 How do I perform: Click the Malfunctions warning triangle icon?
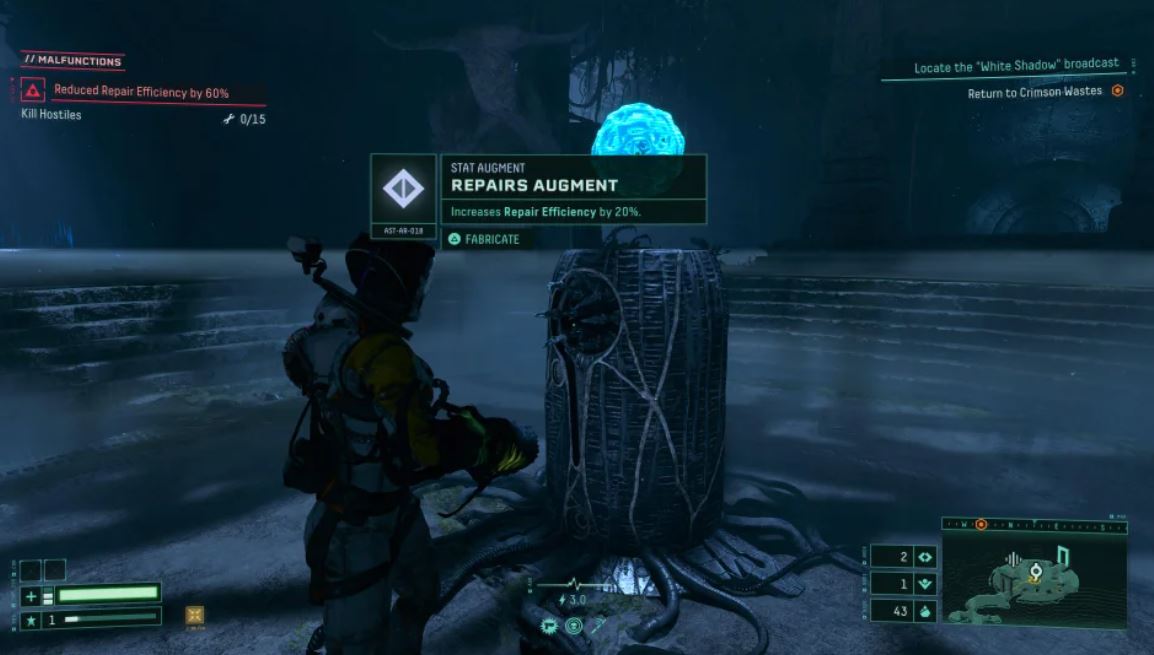coord(34,92)
